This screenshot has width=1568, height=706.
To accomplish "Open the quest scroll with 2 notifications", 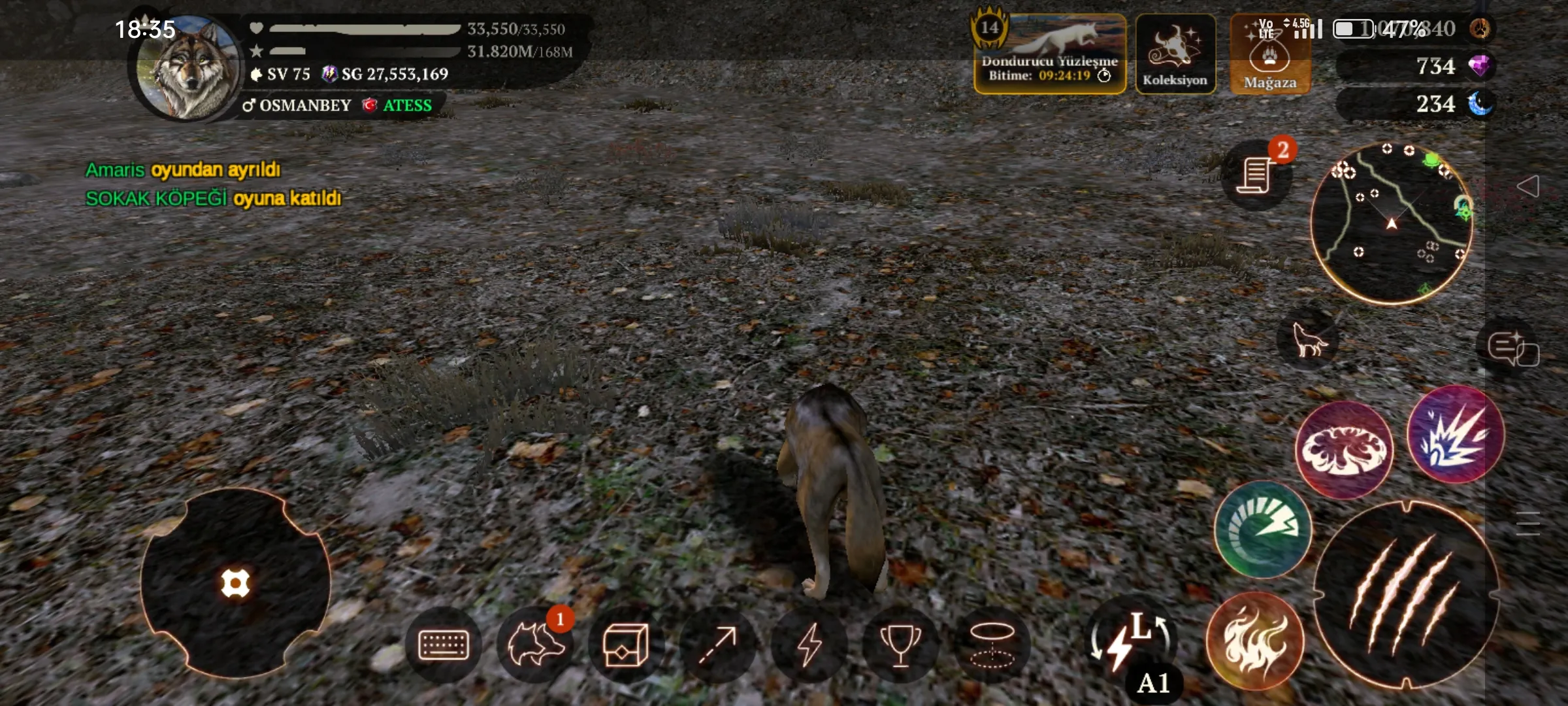I will (x=1255, y=175).
